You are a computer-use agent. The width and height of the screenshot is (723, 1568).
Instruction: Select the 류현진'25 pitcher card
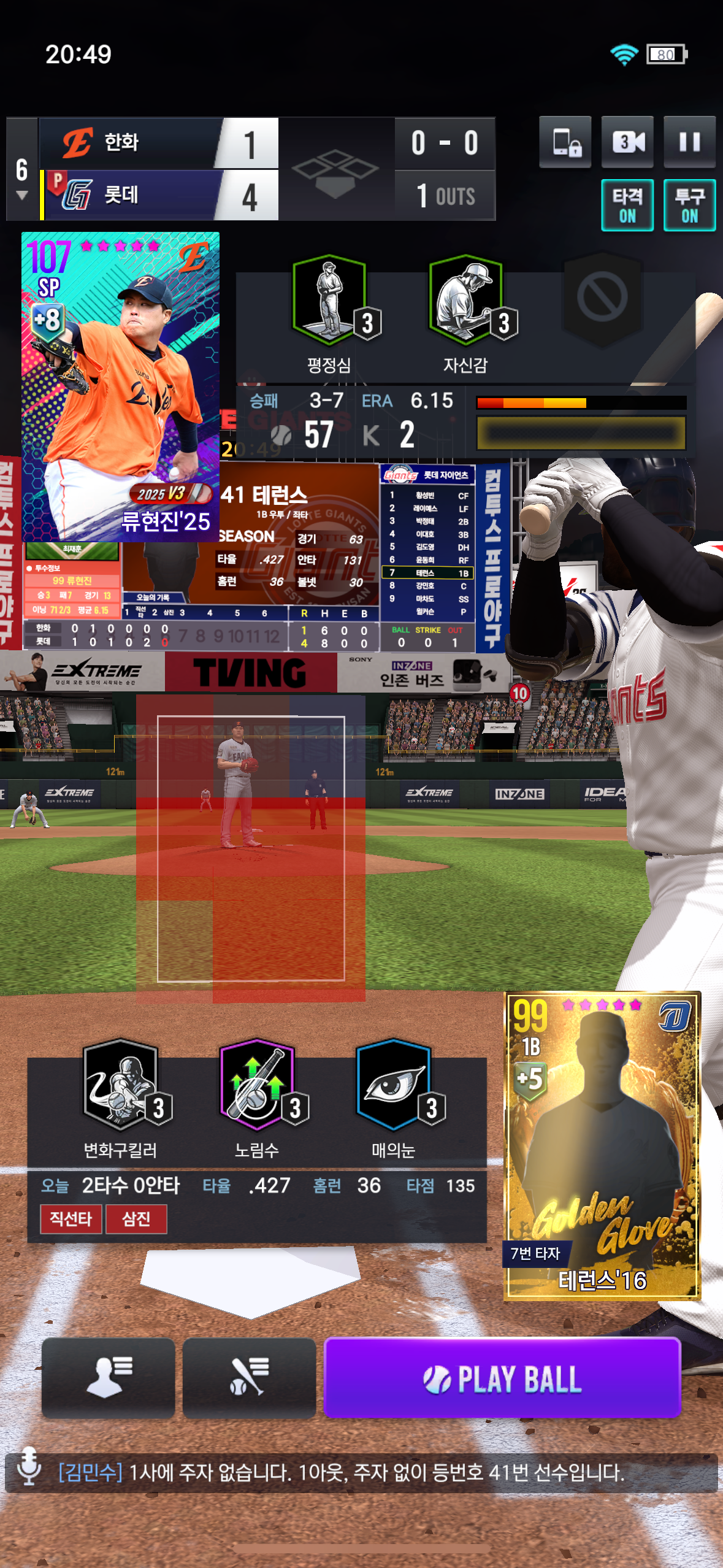tap(120, 386)
